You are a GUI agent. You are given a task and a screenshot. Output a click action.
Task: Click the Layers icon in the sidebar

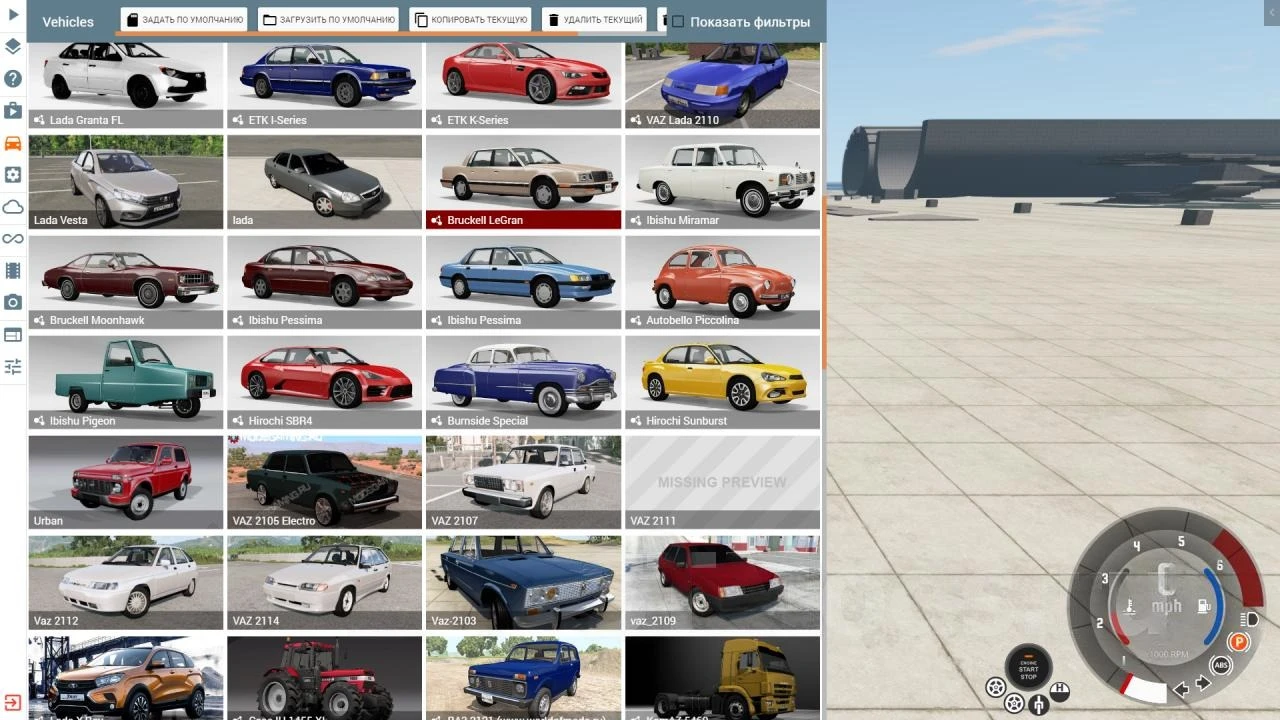tap(13, 46)
